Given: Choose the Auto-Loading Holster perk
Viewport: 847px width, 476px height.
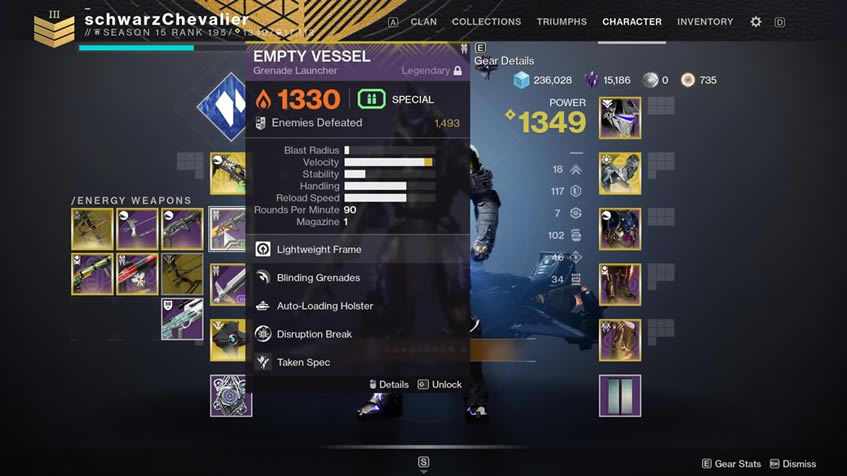Looking at the screenshot, I should [324, 306].
